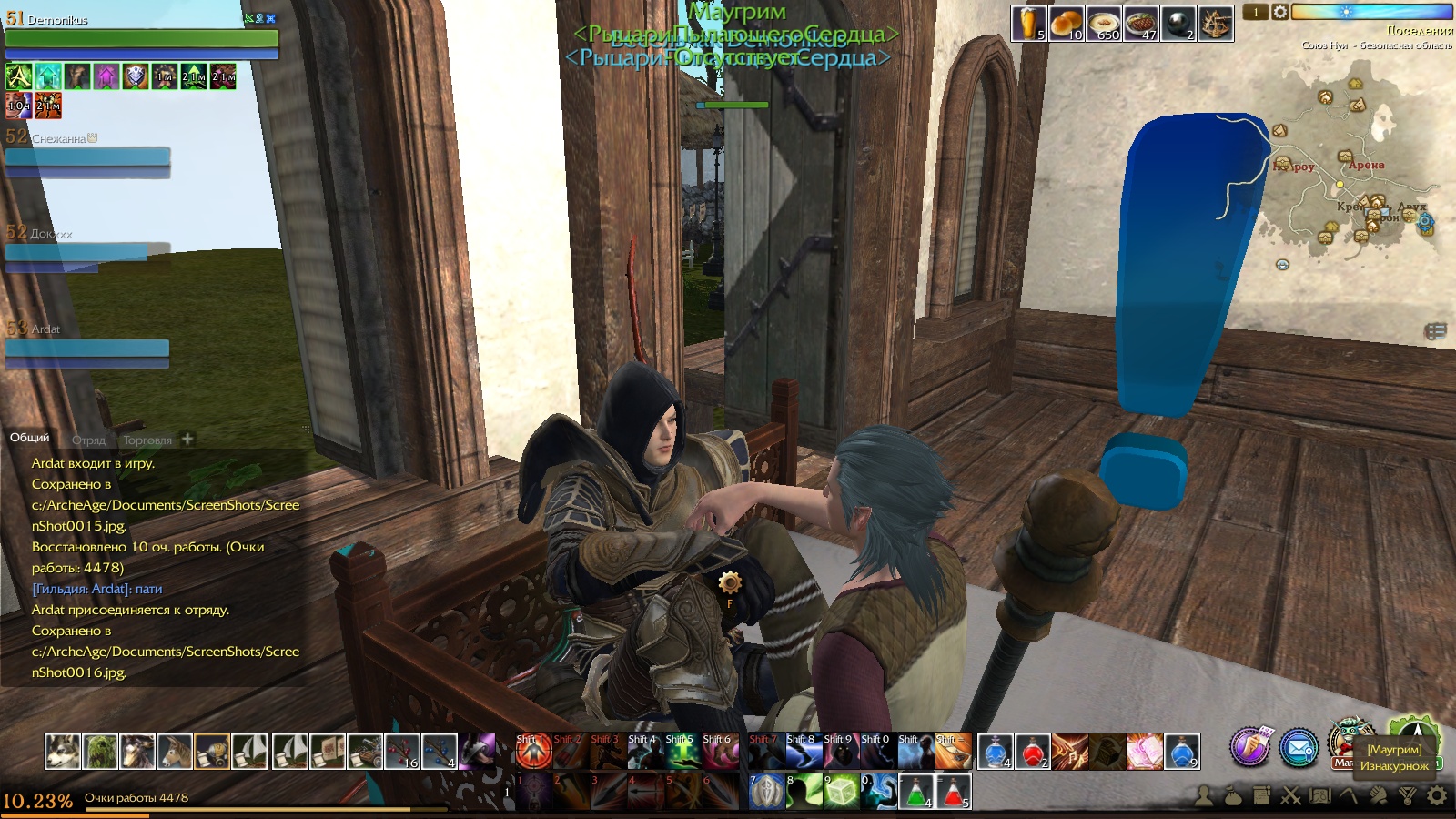Select party member Снежанна's frame
Image resolution: width=1456 pixels, height=819 pixels.
[87, 156]
